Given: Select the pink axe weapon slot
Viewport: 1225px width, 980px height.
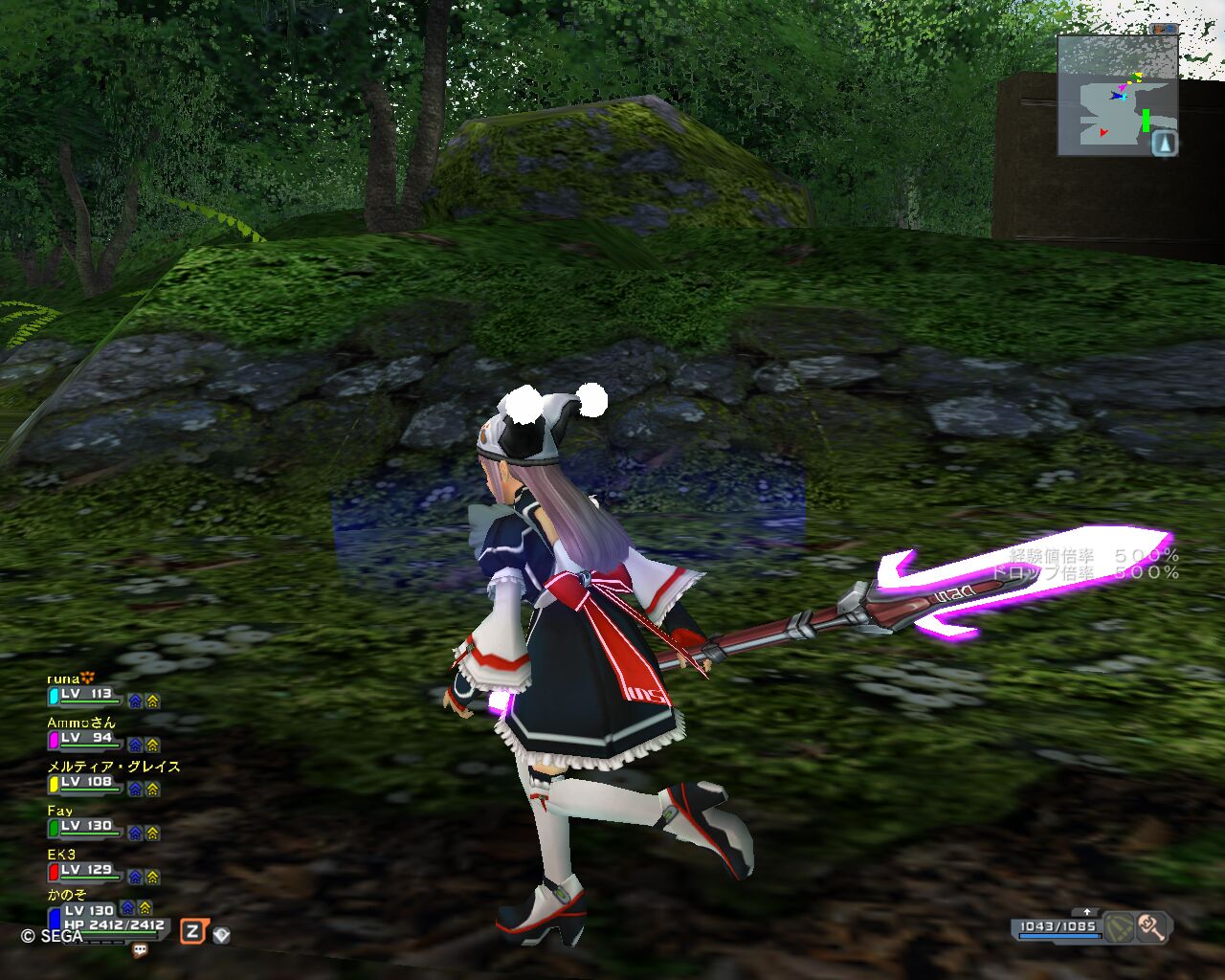Looking at the screenshot, I should (1151, 926).
